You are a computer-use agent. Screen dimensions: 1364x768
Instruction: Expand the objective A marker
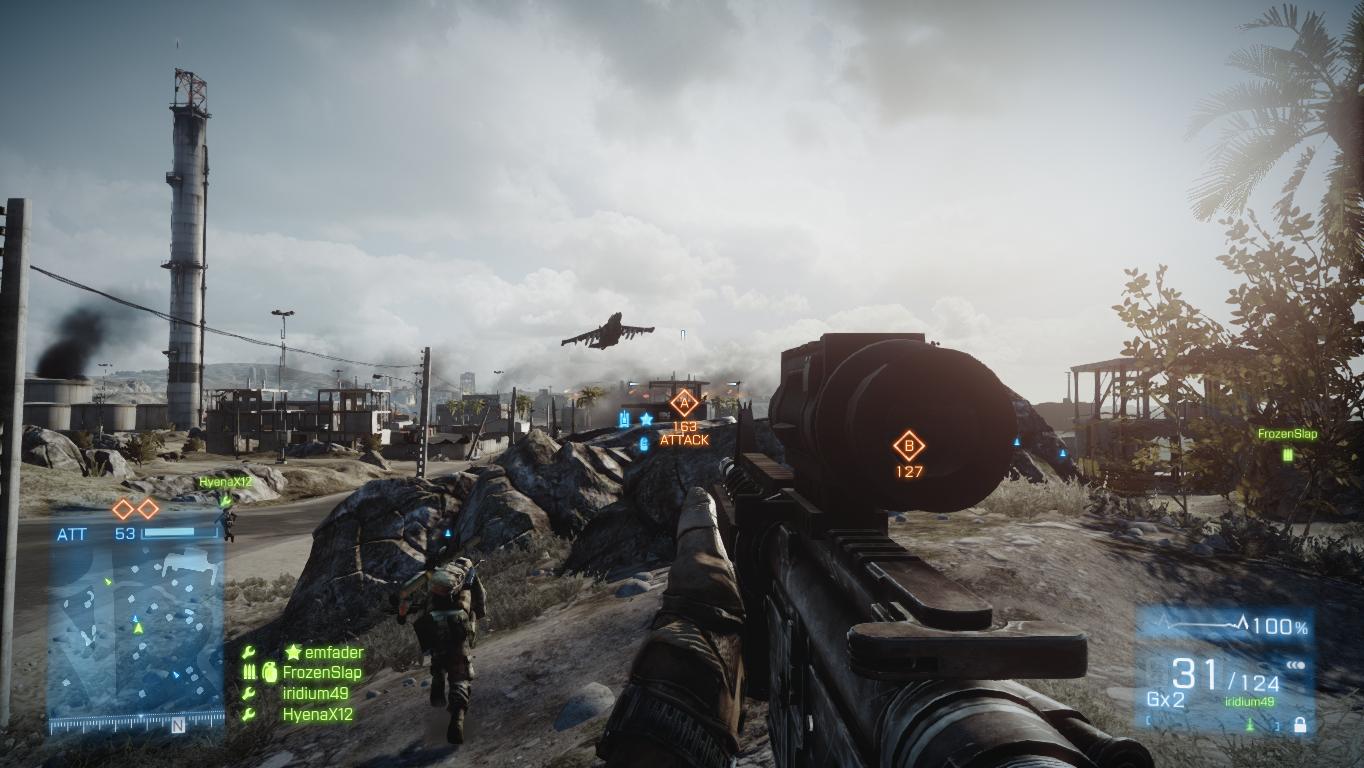pyautogui.click(x=684, y=403)
